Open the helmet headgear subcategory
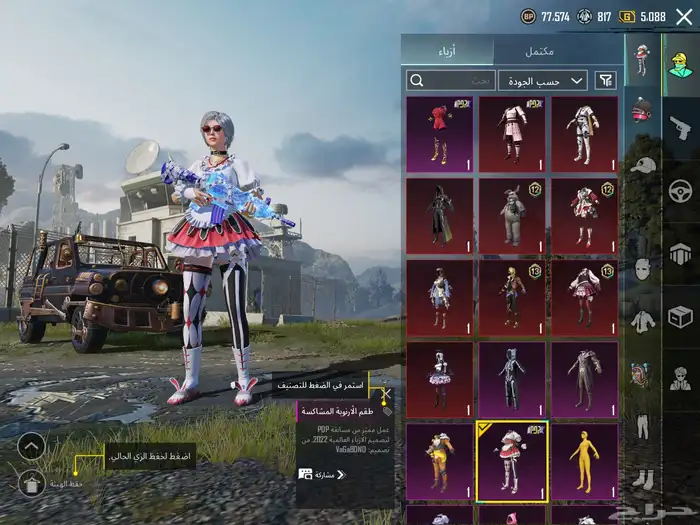Image resolution: width=700 pixels, height=525 pixels. point(641,108)
